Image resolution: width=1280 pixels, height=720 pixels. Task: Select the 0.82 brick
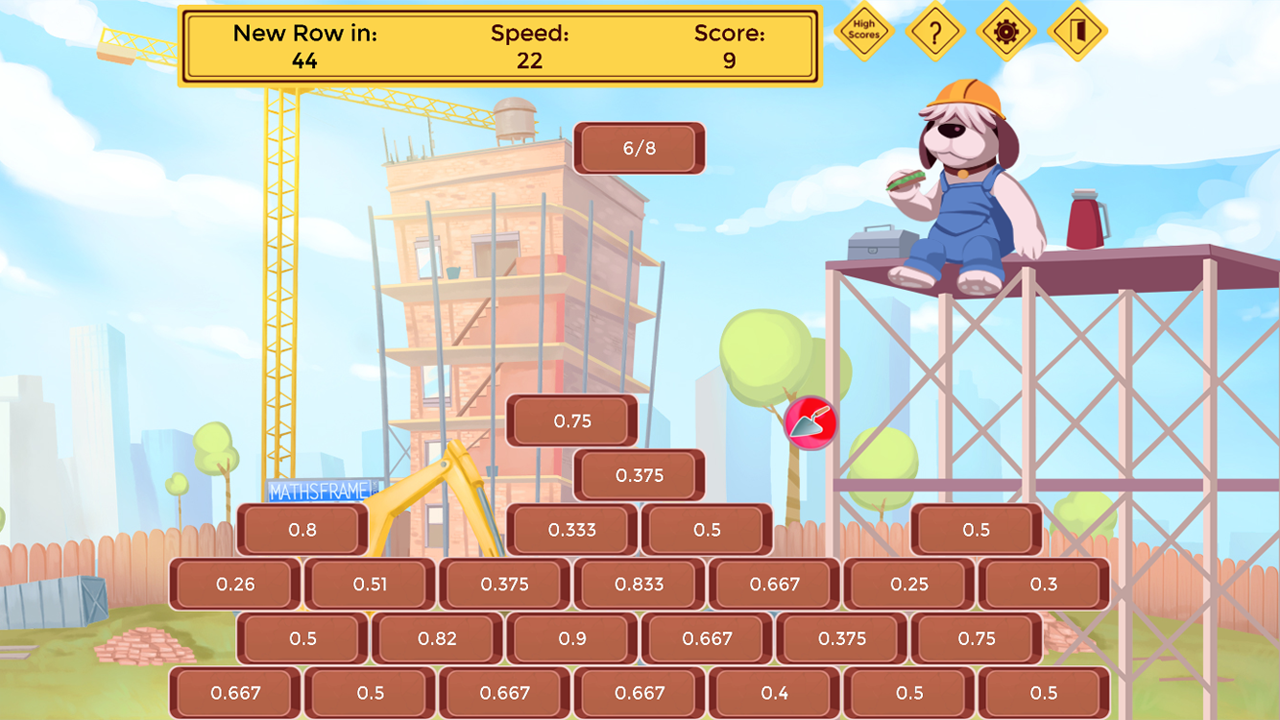[x=437, y=638]
